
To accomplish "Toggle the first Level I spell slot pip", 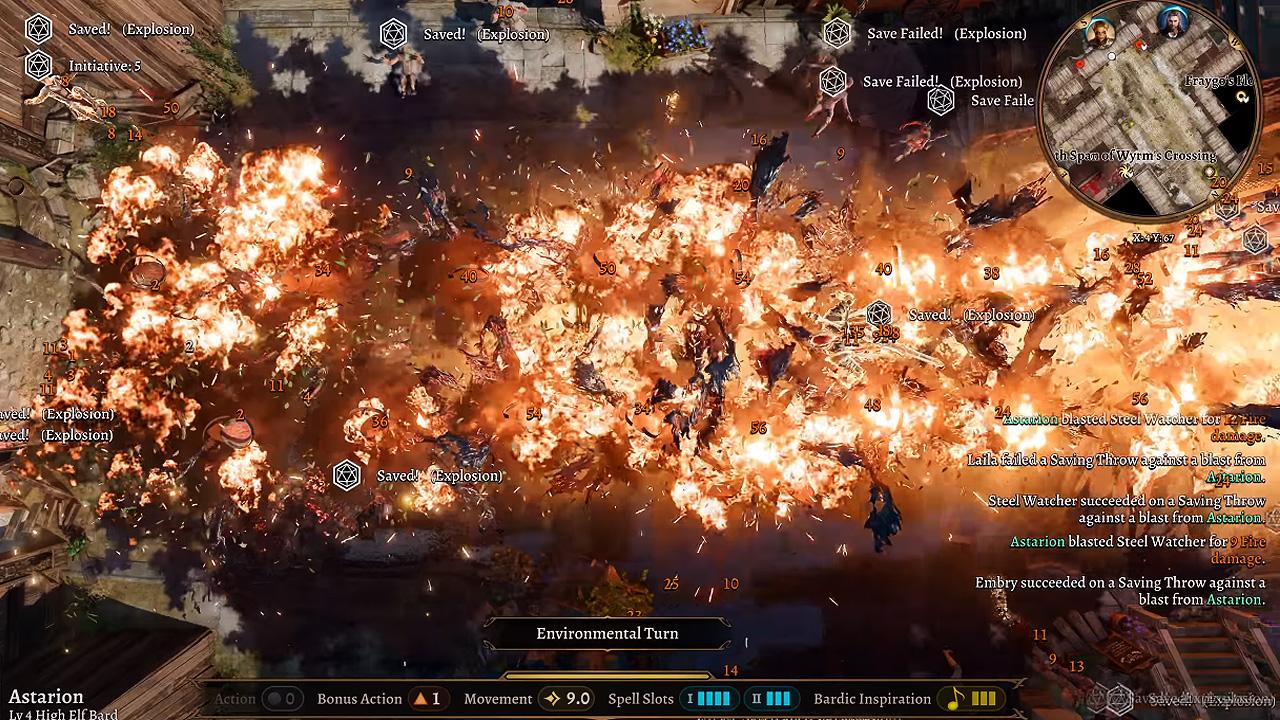I will point(699,699).
